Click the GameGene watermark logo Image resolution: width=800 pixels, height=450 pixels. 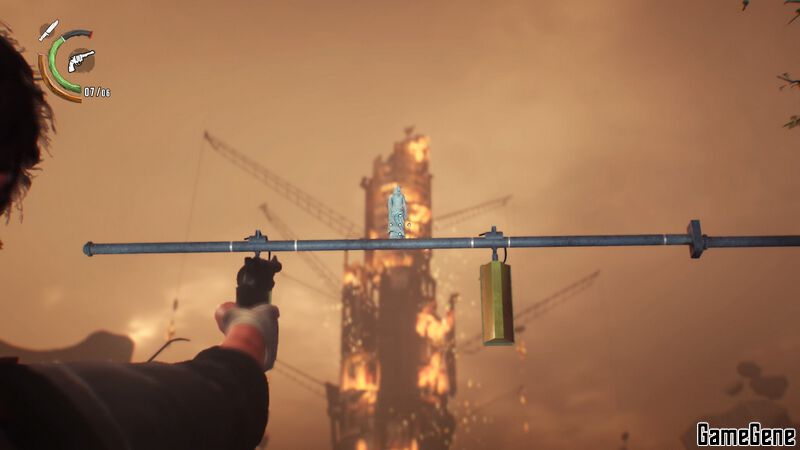(x=745, y=434)
